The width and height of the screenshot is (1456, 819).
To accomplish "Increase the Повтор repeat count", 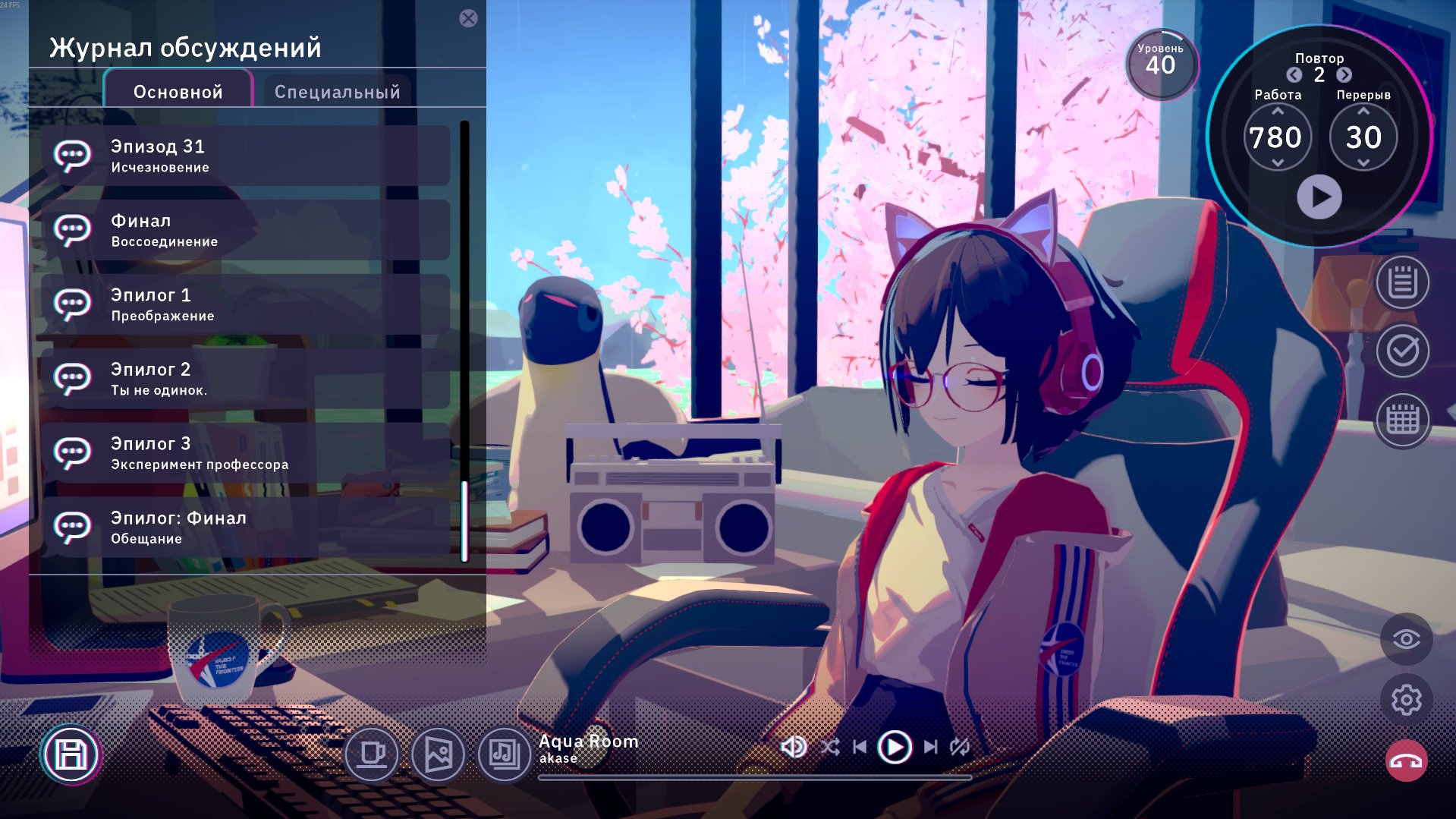I will pos(1344,74).
